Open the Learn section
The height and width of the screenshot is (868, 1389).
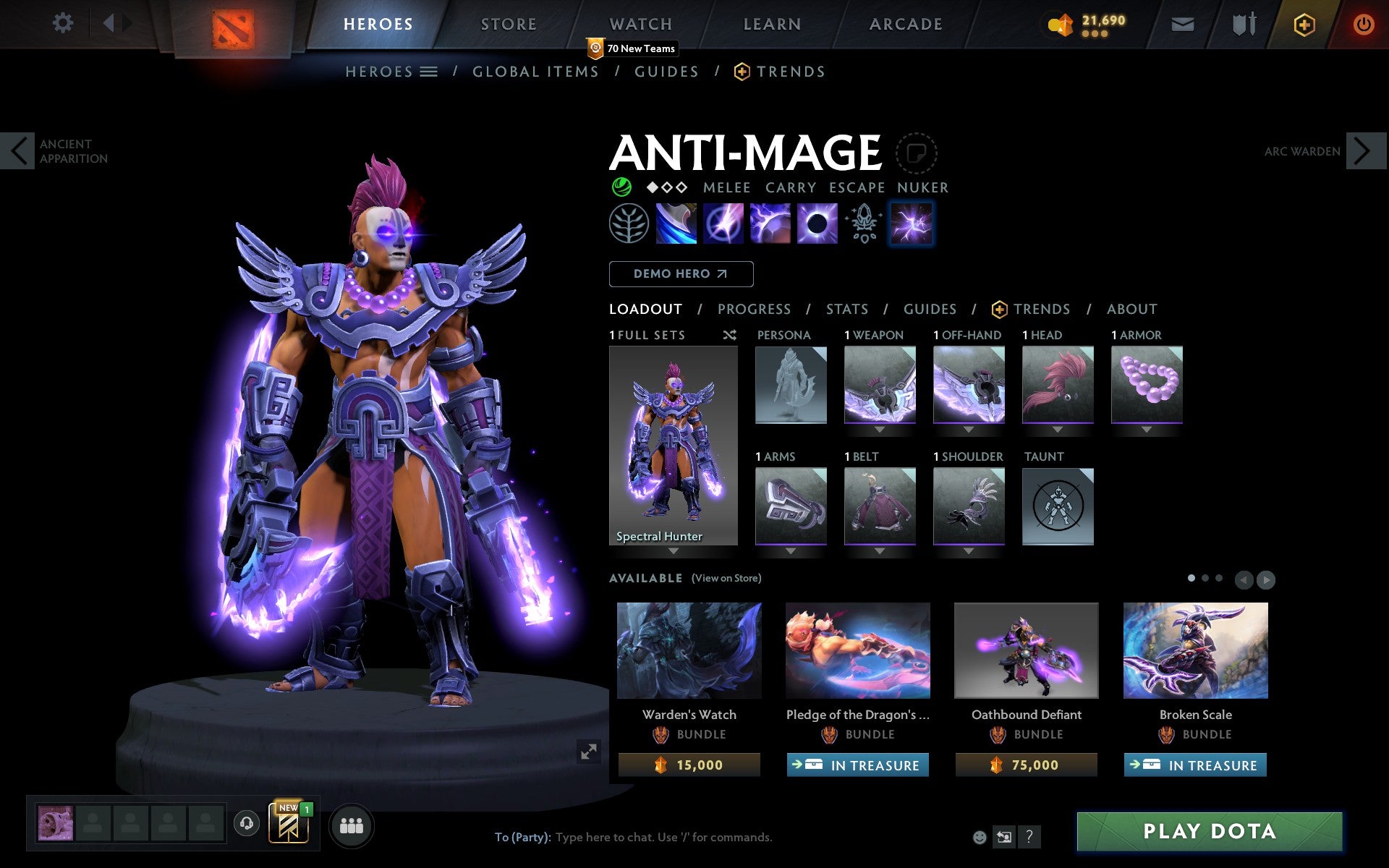pyautogui.click(x=772, y=25)
